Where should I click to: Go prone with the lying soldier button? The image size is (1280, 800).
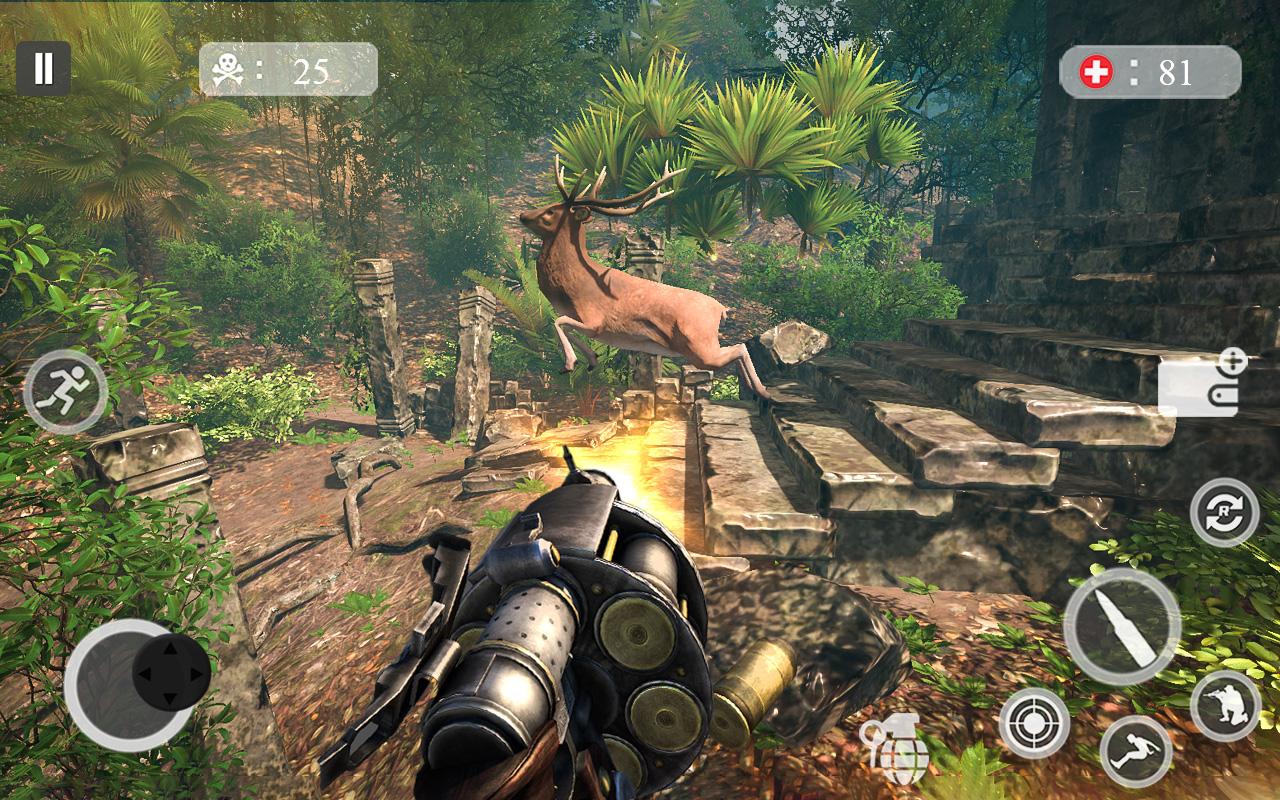coord(1136,750)
